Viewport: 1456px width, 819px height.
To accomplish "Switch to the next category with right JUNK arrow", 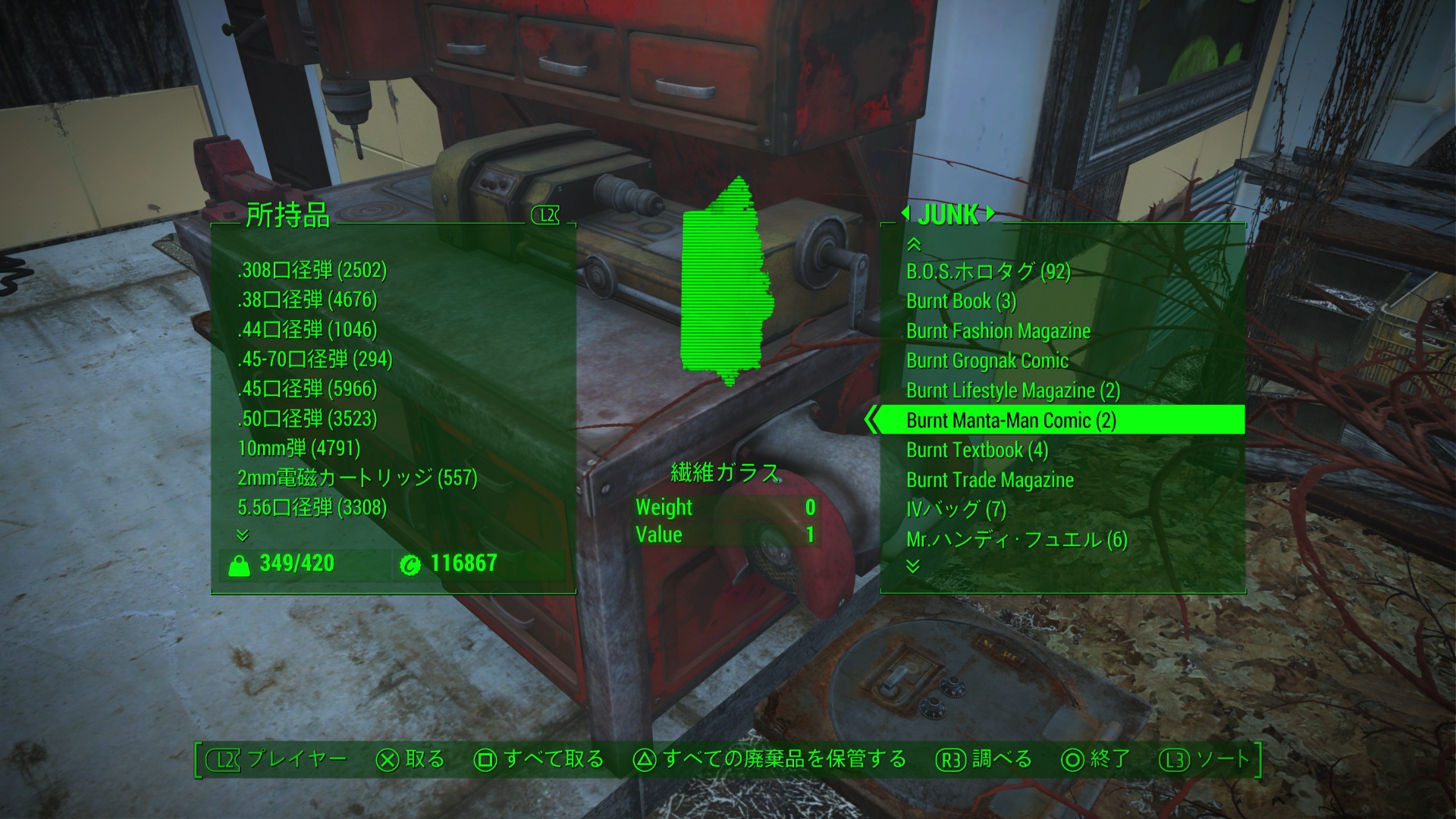I will pyautogui.click(x=990, y=215).
